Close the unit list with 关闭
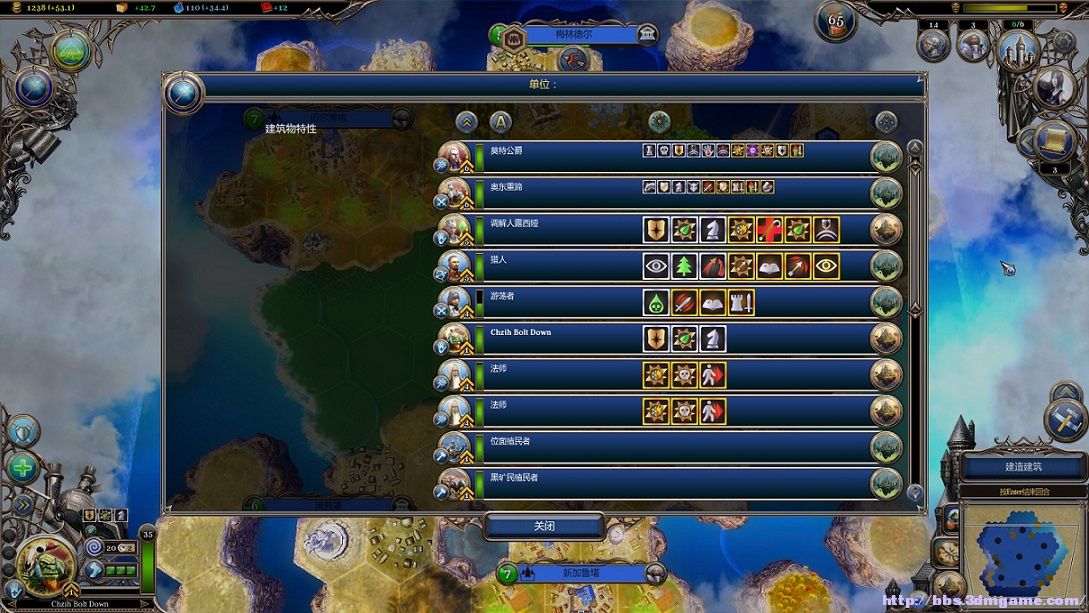 coord(544,526)
